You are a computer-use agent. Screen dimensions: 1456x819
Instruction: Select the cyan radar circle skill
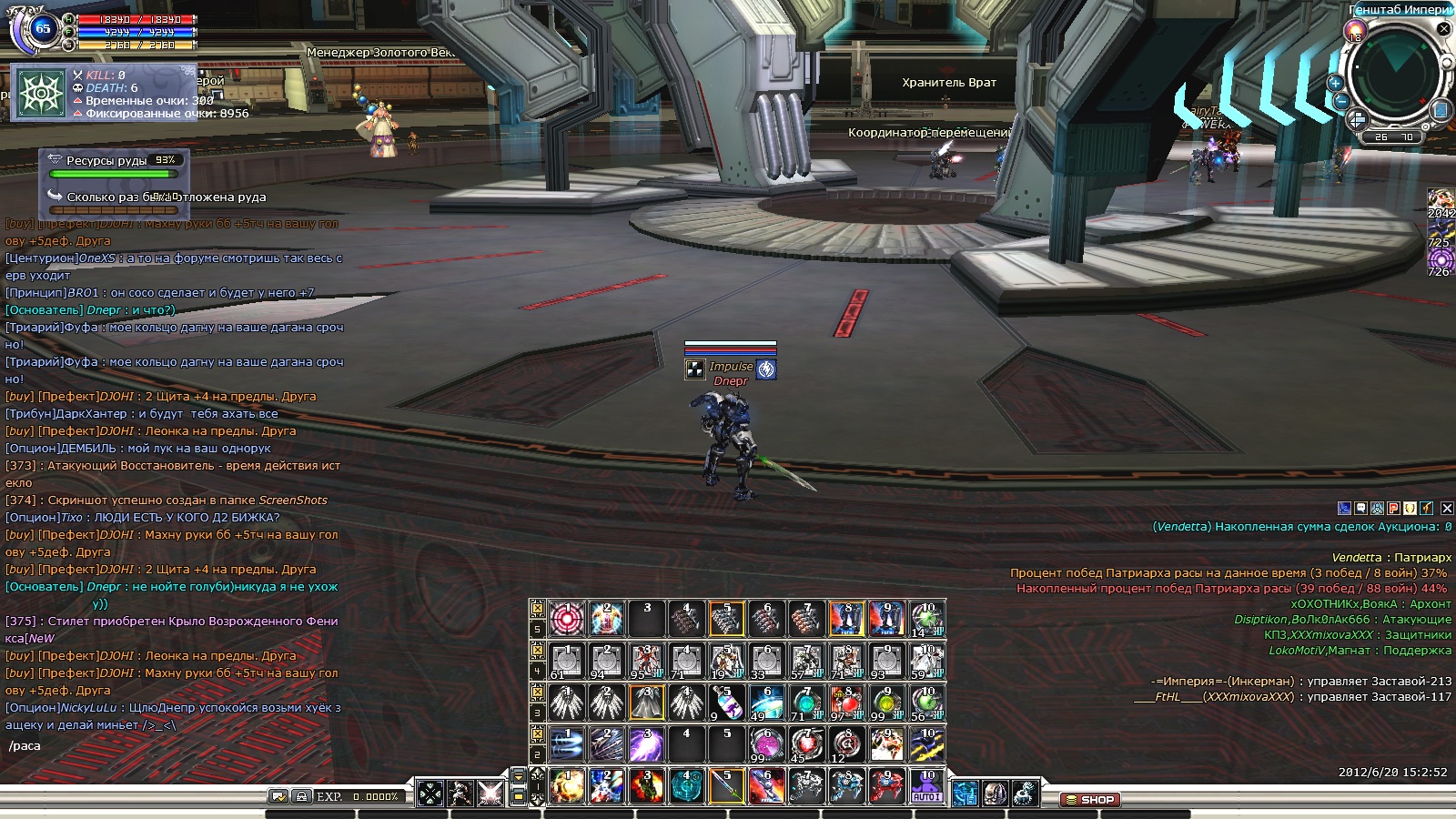(686, 787)
